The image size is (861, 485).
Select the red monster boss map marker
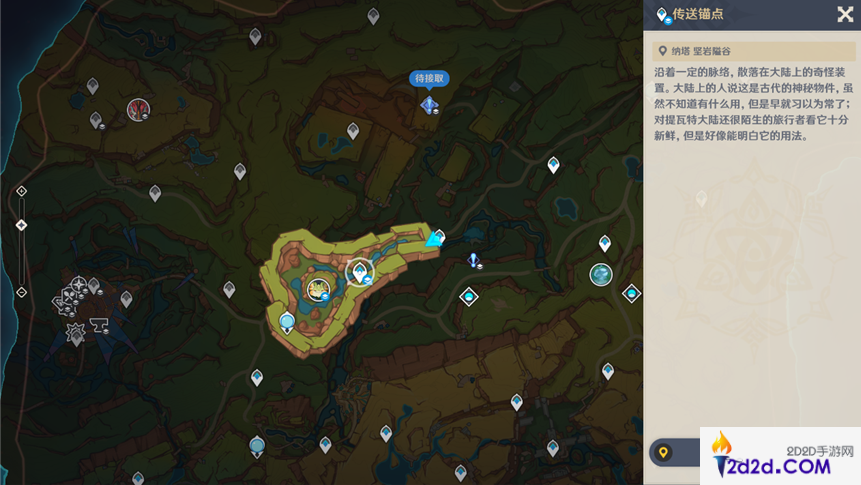point(138,109)
